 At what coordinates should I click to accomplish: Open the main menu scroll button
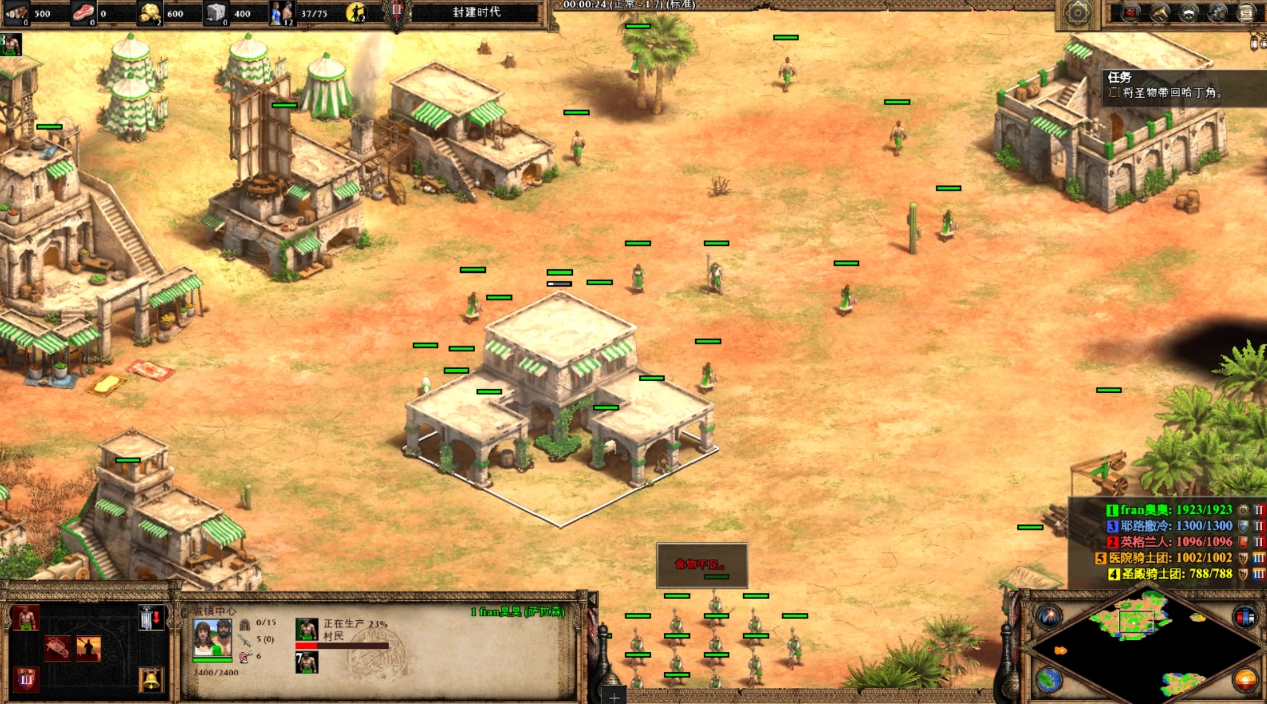coord(1246,13)
